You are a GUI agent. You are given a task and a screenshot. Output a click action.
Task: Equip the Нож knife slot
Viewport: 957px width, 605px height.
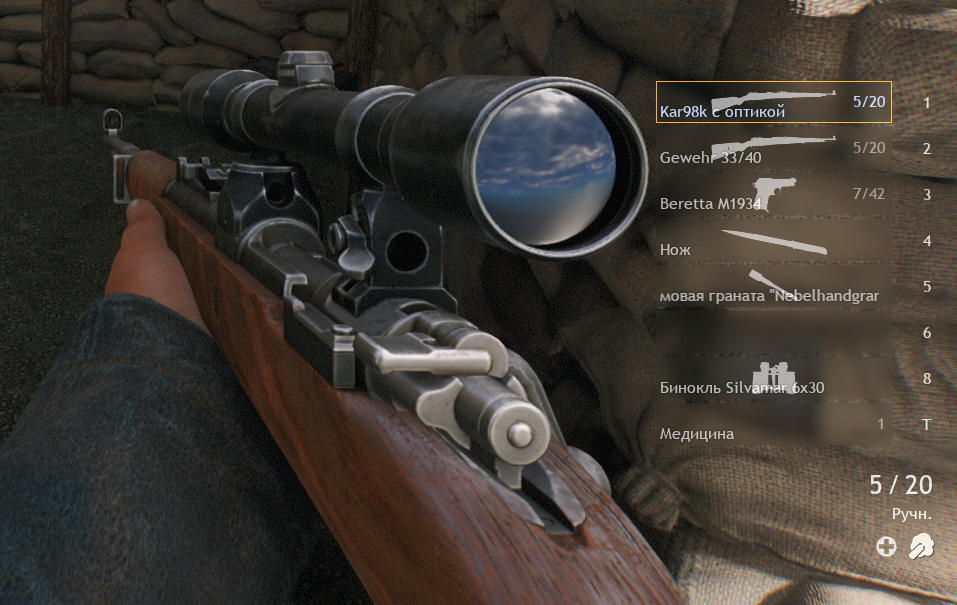click(773, 240)
